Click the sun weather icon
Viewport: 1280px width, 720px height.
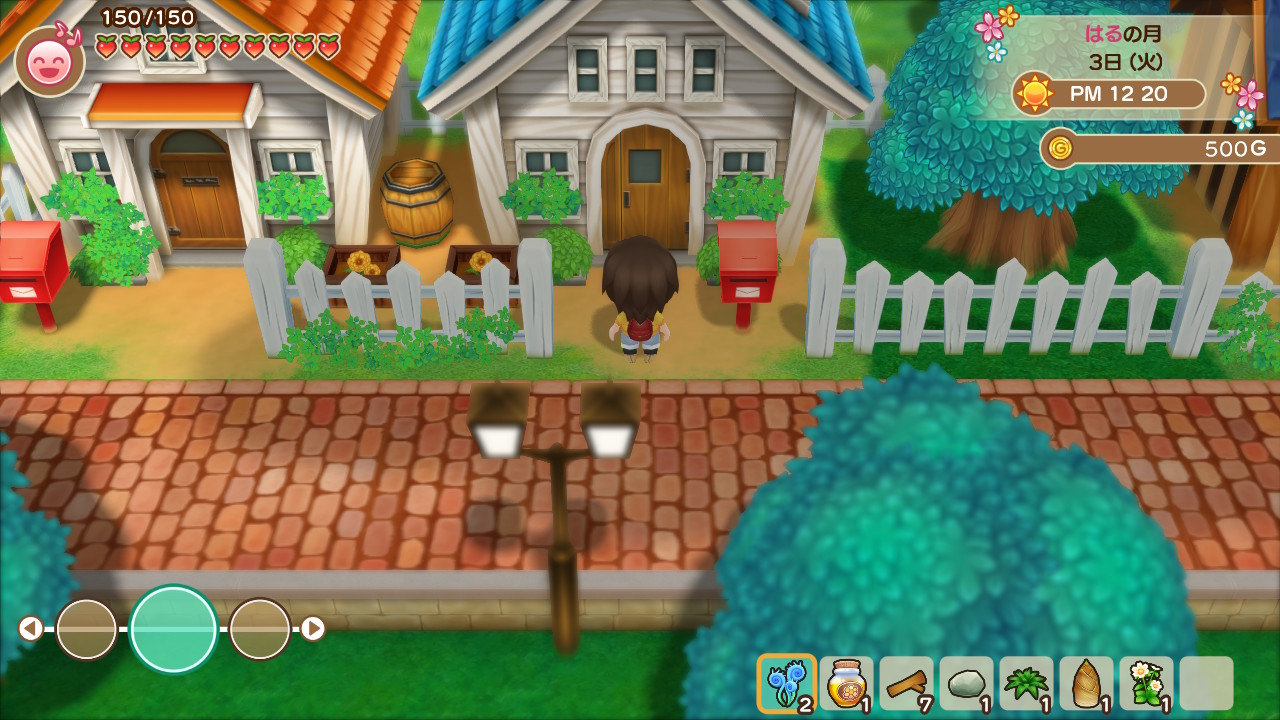pos(1033,94)
